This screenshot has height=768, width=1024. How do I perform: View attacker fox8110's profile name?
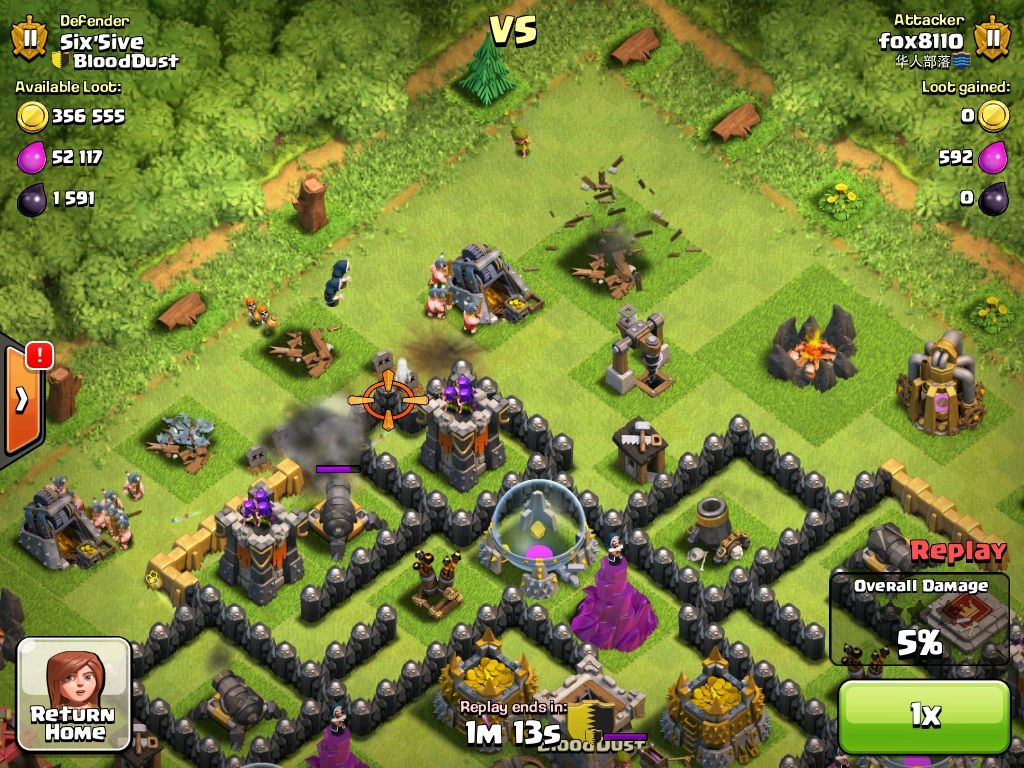coord(920,41)
